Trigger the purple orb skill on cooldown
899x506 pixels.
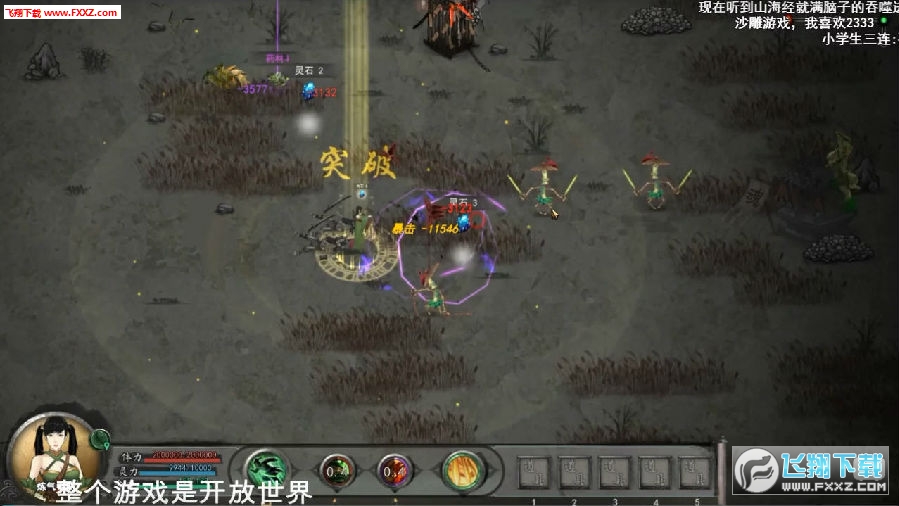(394, 469)
